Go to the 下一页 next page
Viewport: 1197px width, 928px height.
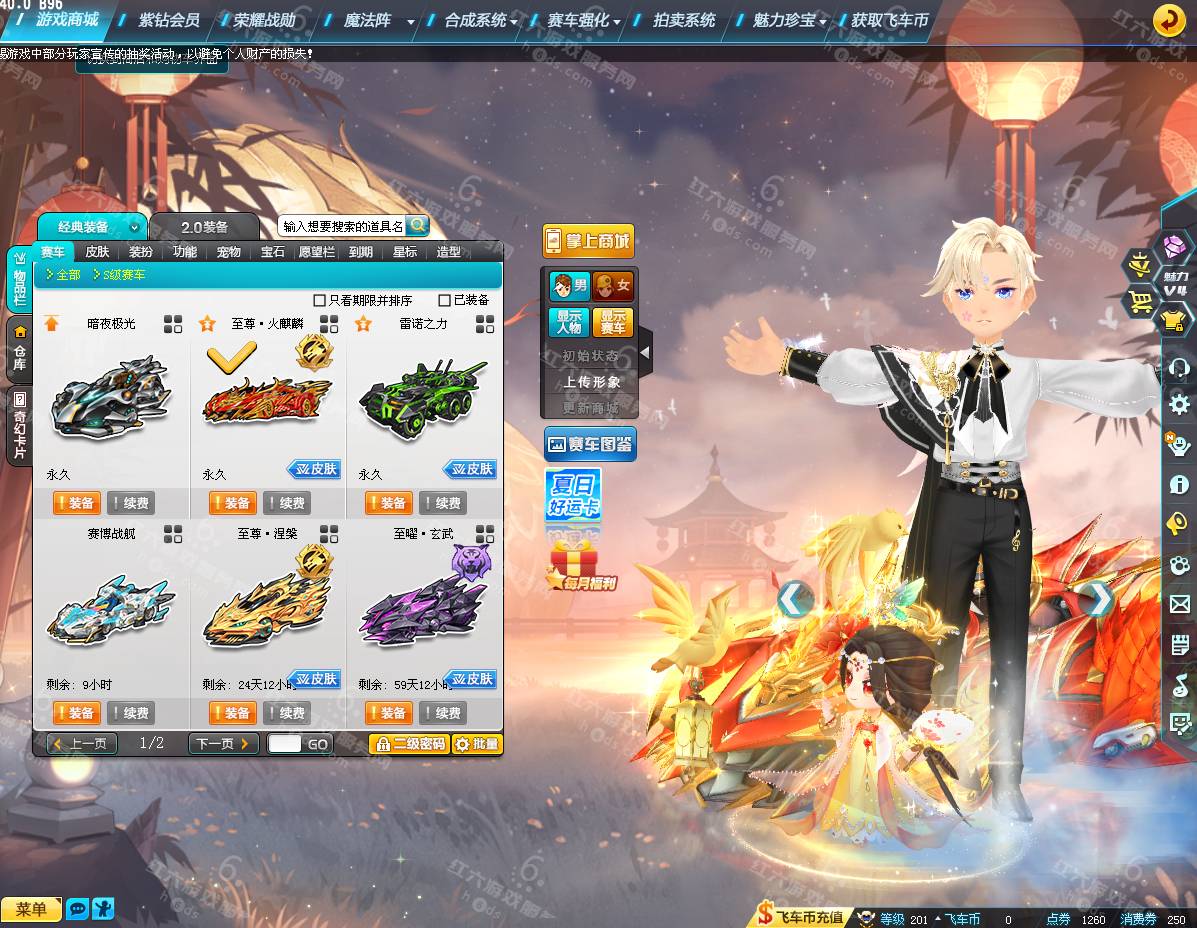[x=222, y=744]
